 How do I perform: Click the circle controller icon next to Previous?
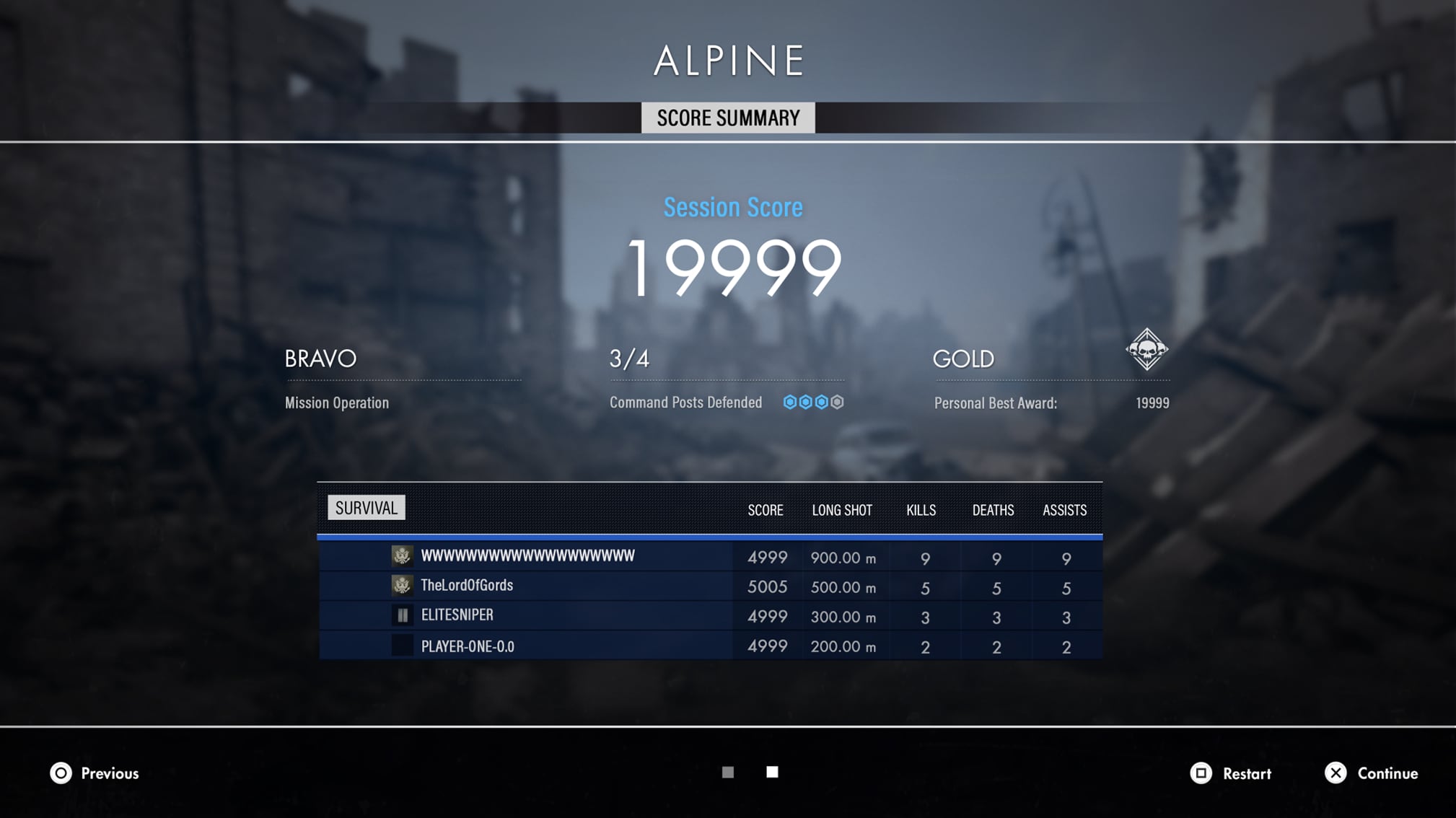[61, 773]
